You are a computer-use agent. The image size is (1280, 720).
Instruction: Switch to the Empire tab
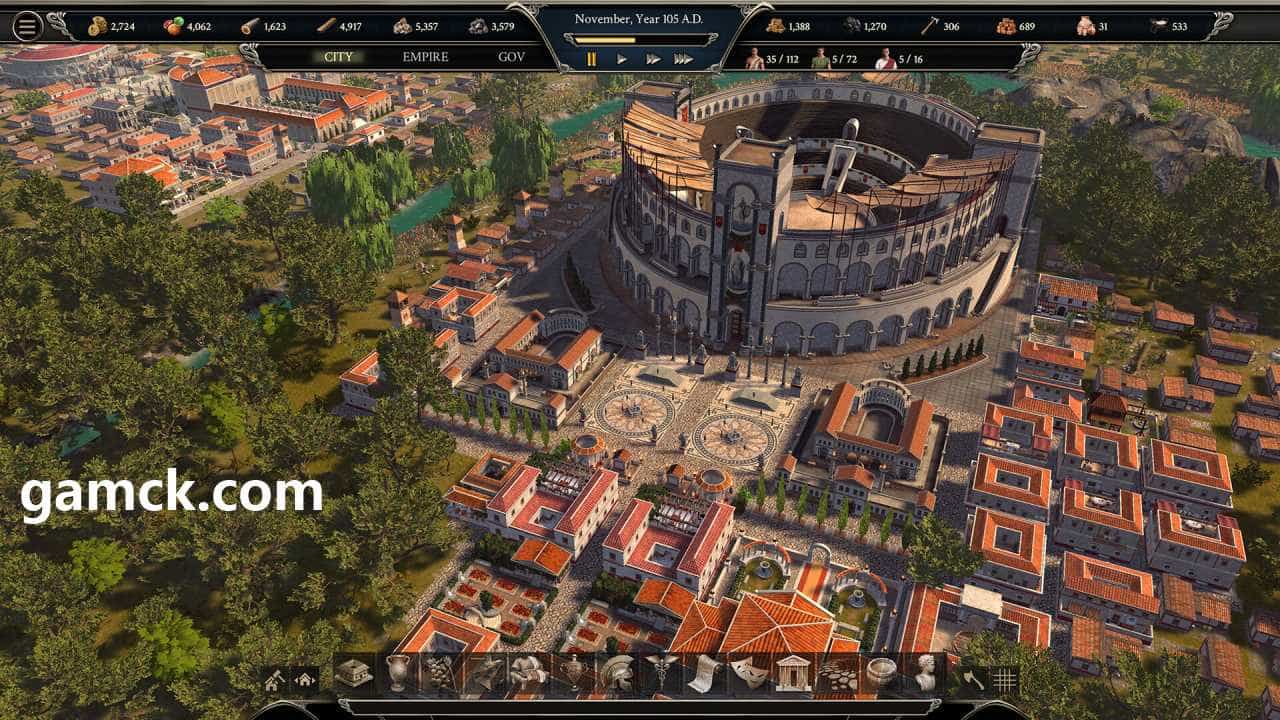tap(425, 57)
